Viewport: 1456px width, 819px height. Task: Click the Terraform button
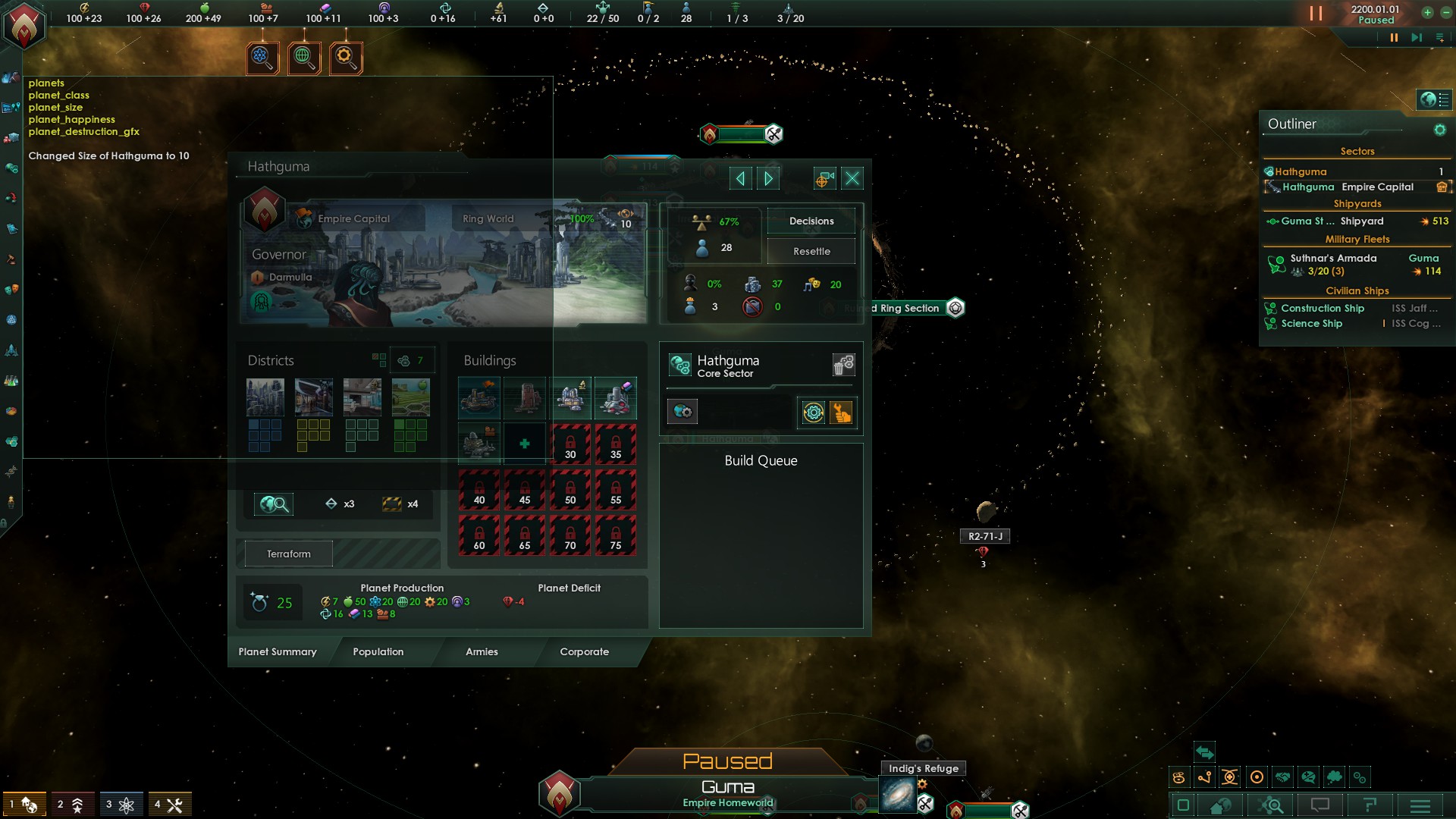click(288, 554)
